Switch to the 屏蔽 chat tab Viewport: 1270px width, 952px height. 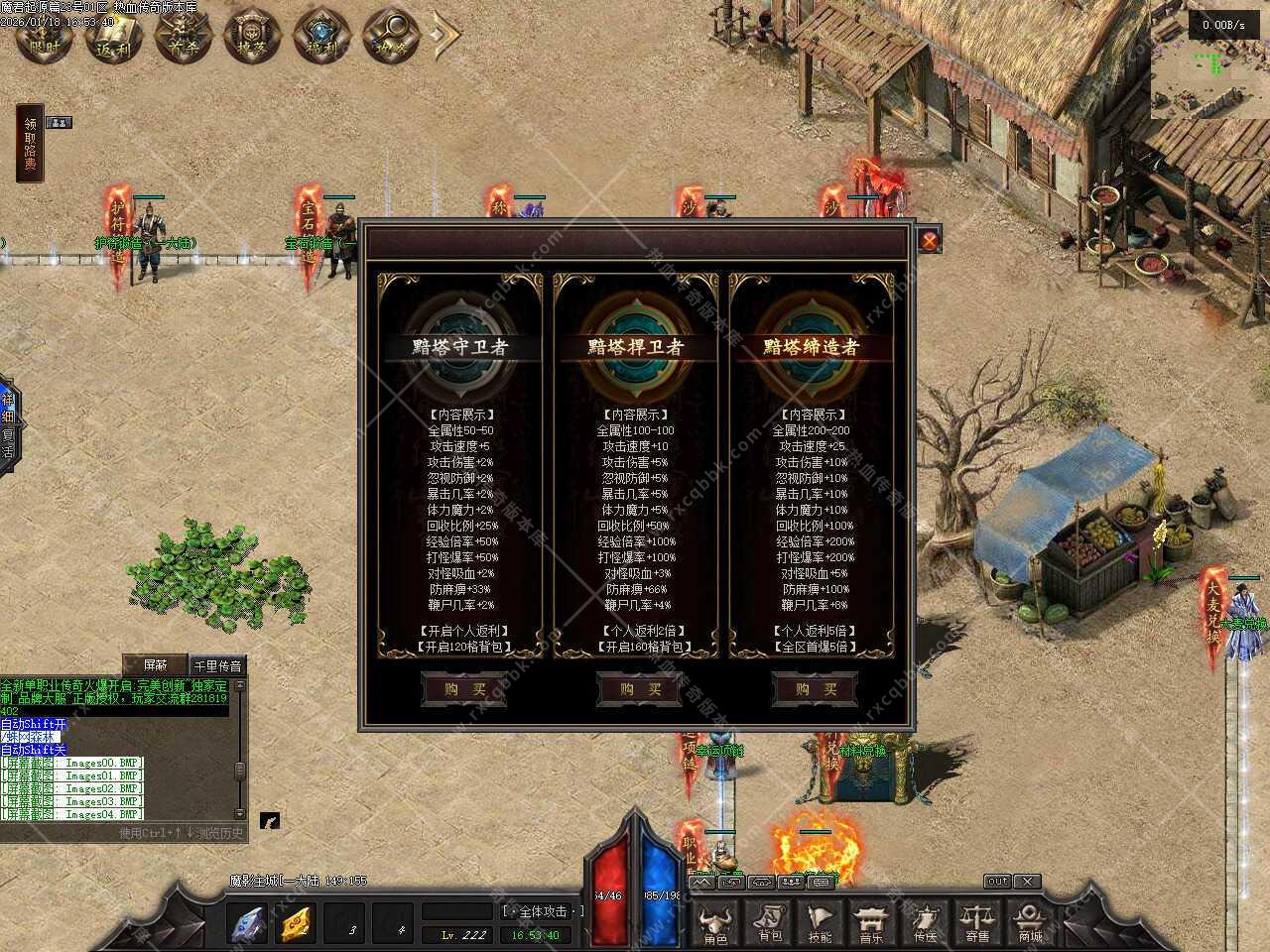point(157,665)
